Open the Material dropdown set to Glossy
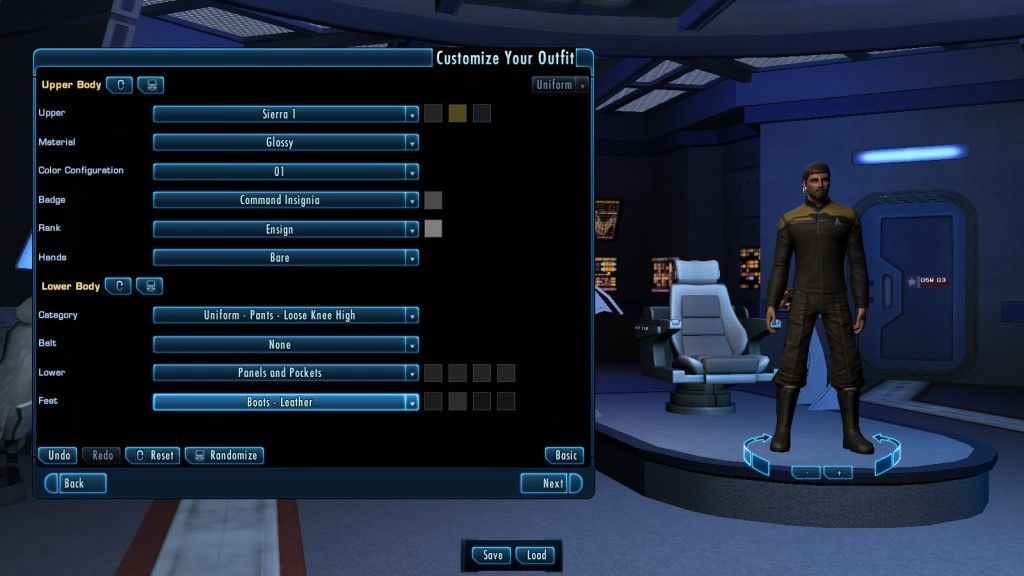 coord(285,143)
